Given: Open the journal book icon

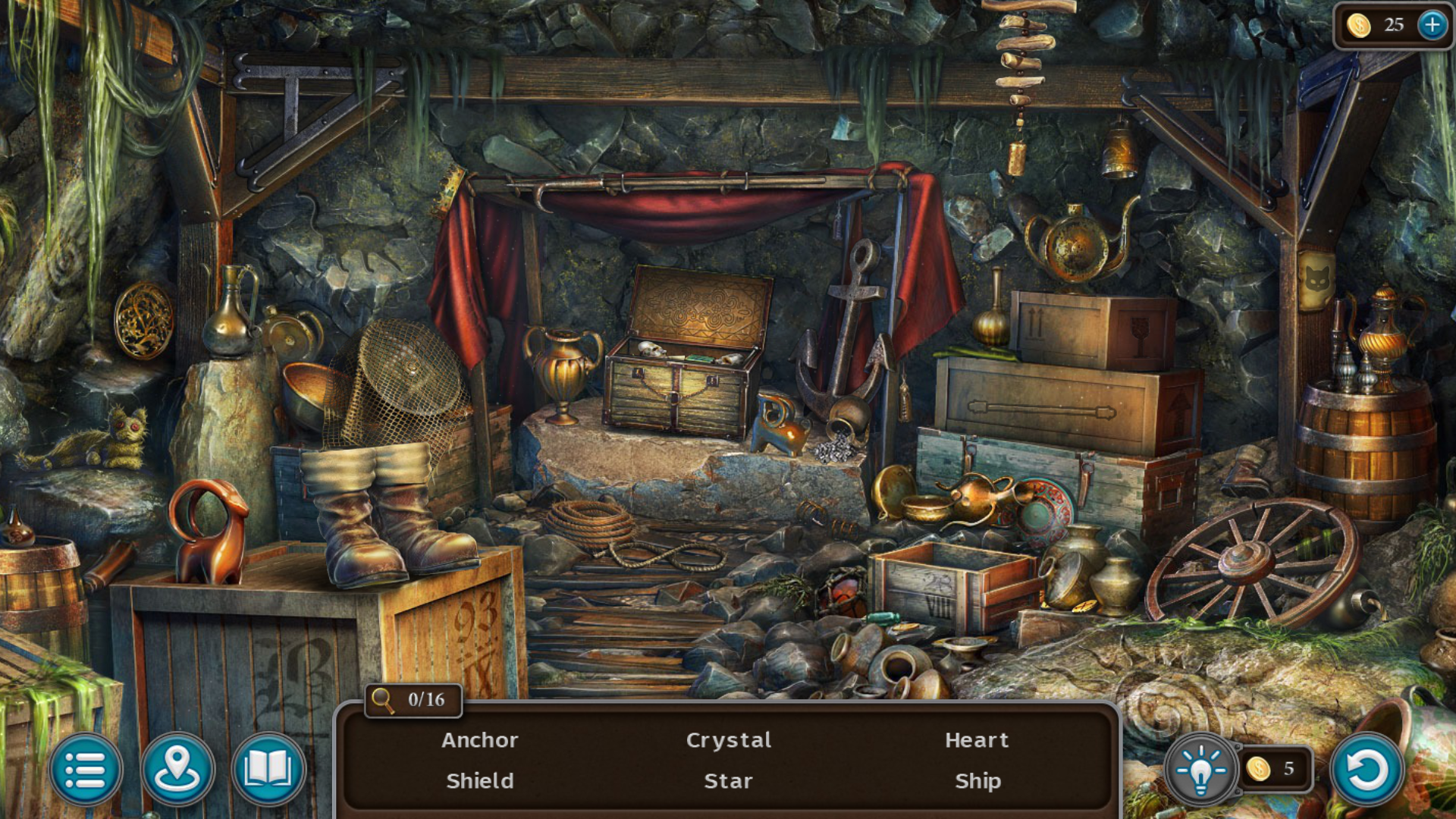Looking at the screenshot, I should [x=269, y=769].
